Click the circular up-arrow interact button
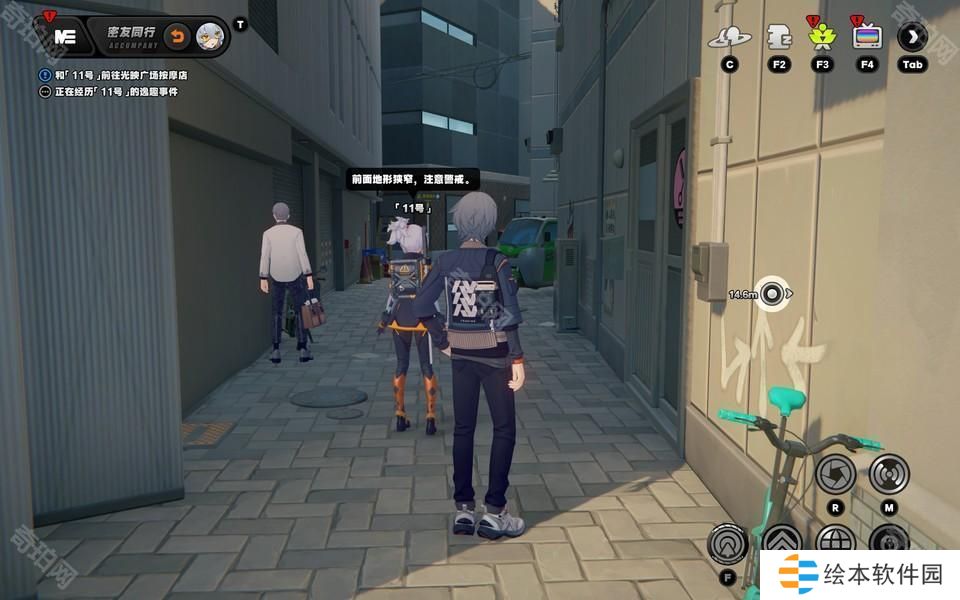This screenshot has width=960, height=600. pyautogui.click(x=727, y=544)
